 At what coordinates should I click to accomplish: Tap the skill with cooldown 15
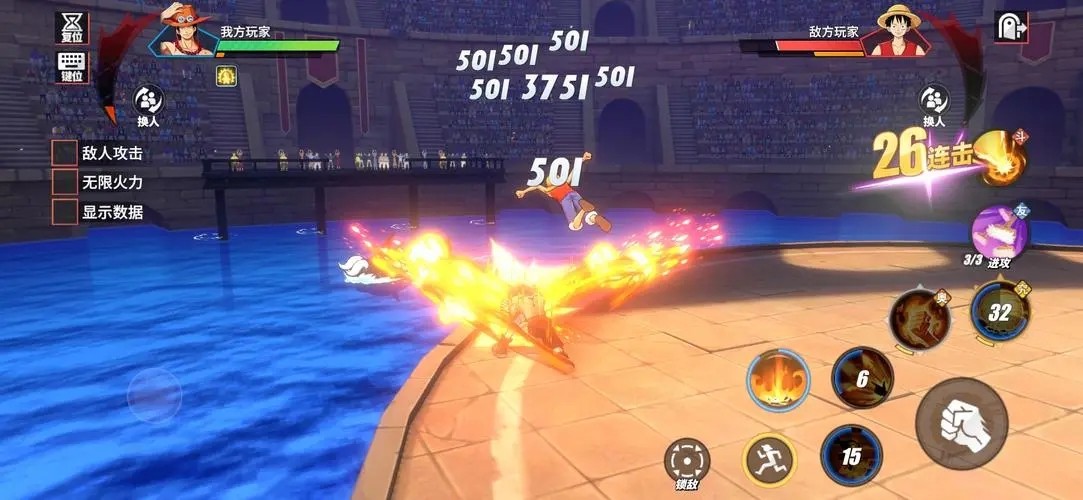(x=850, y=456)
